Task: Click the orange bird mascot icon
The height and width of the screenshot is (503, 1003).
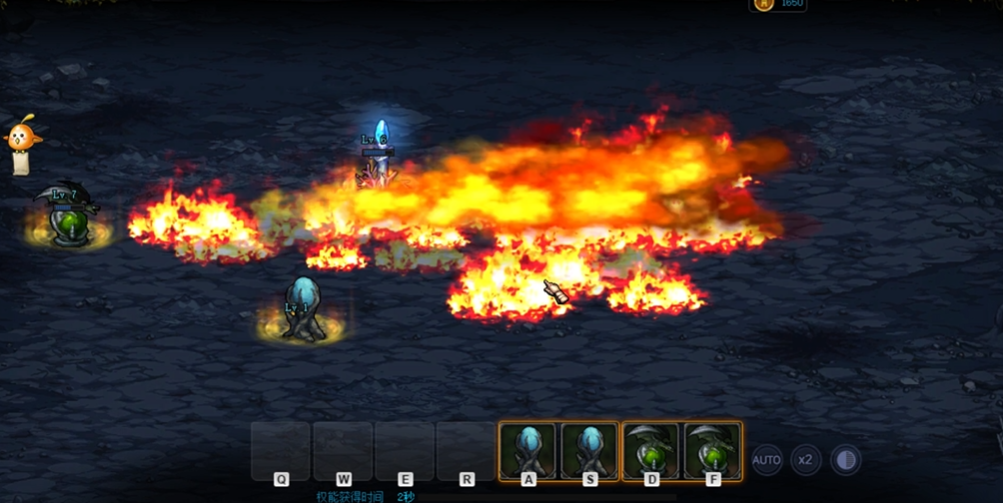Action: pyautogui.click(x=21, y=135)
